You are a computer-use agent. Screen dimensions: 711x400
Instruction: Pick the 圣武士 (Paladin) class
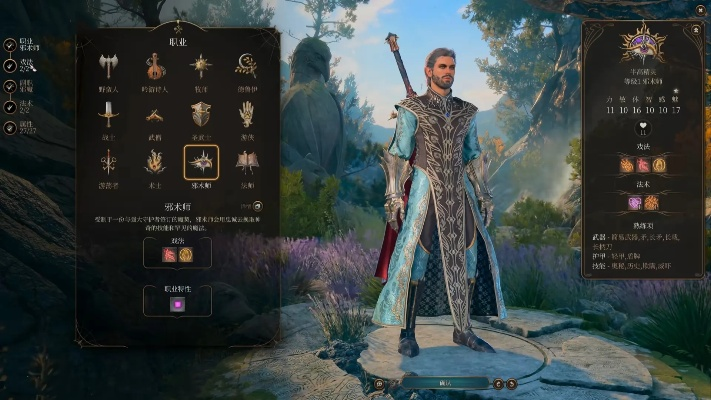tap(201, 115)
